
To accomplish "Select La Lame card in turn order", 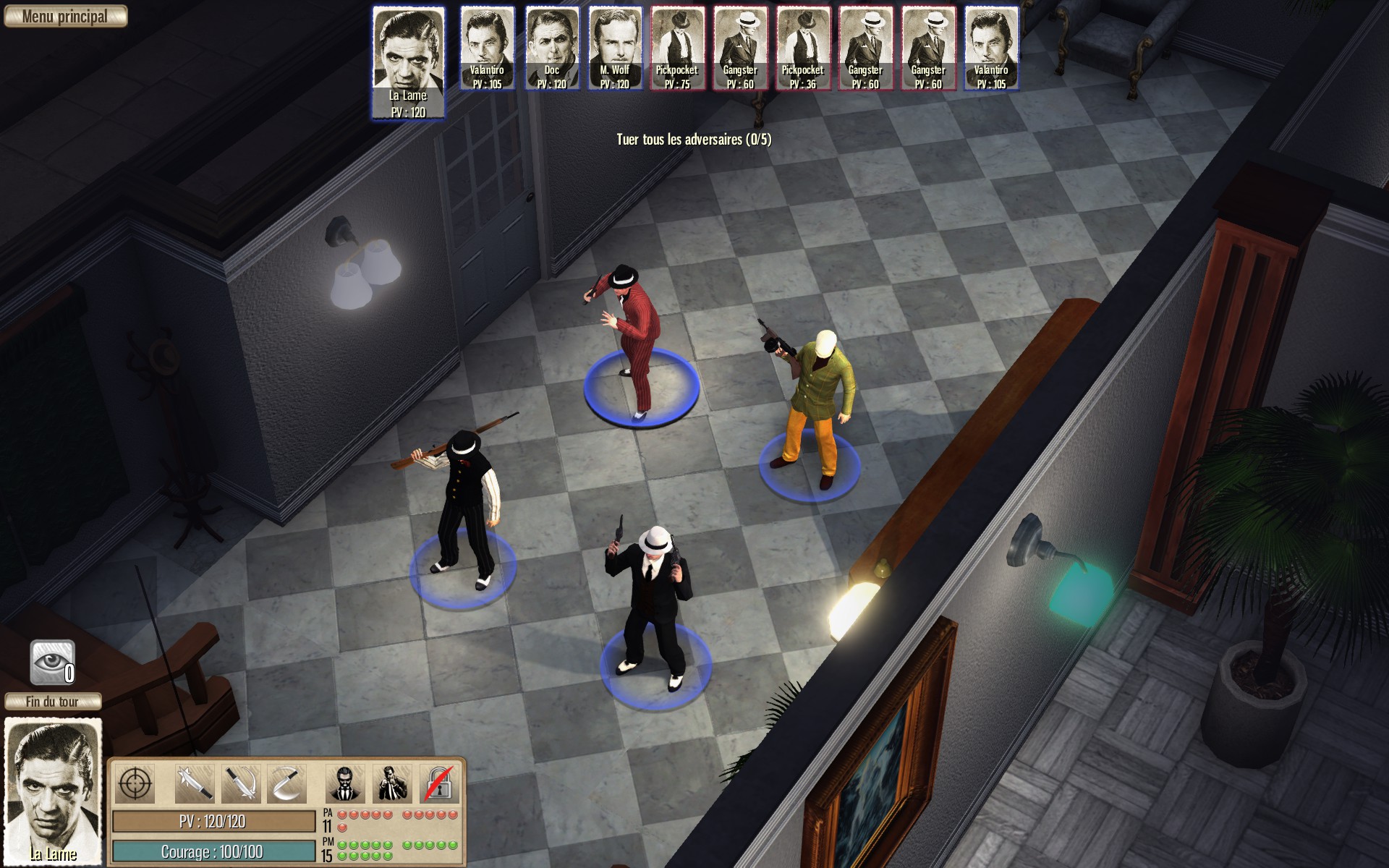I will coord(408,62).
